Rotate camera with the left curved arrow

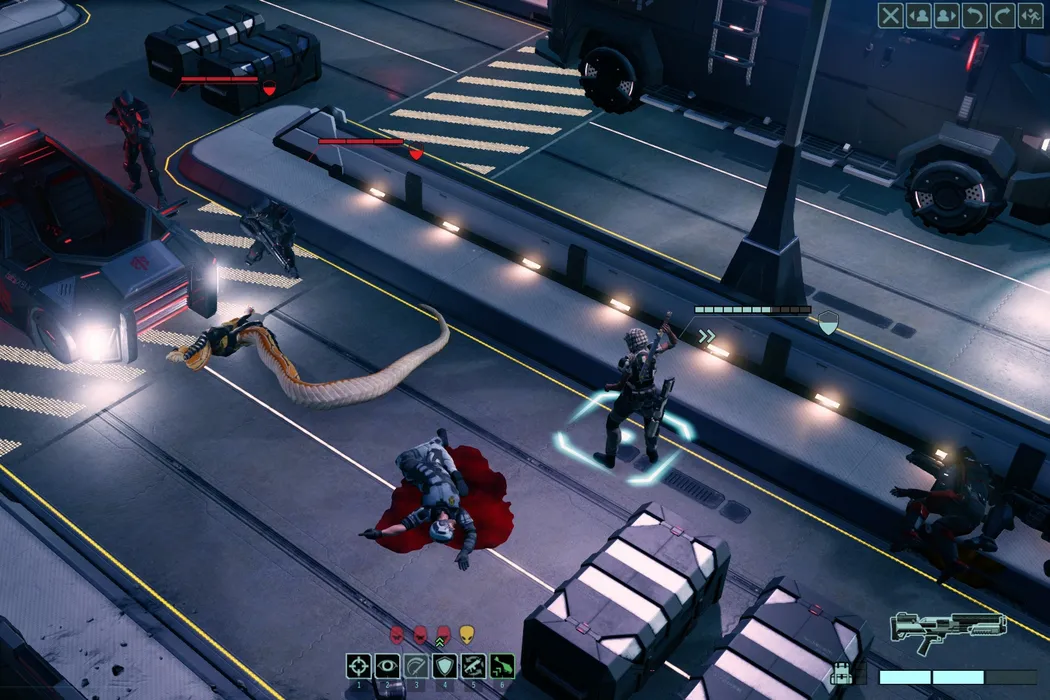coord(973,15)
